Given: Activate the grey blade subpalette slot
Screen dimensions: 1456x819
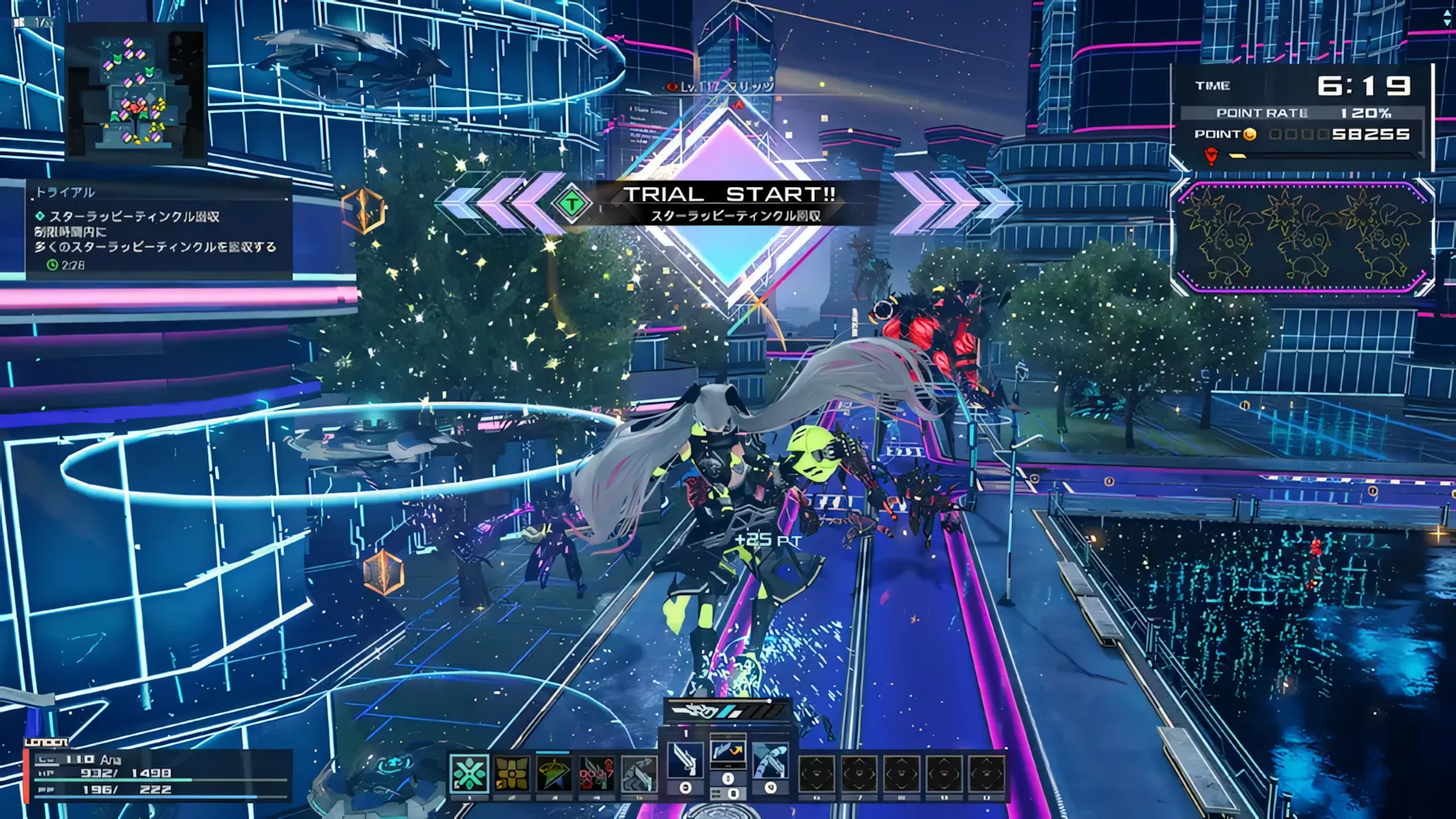Looking at the screenshot, I should [x=639, y=773].
